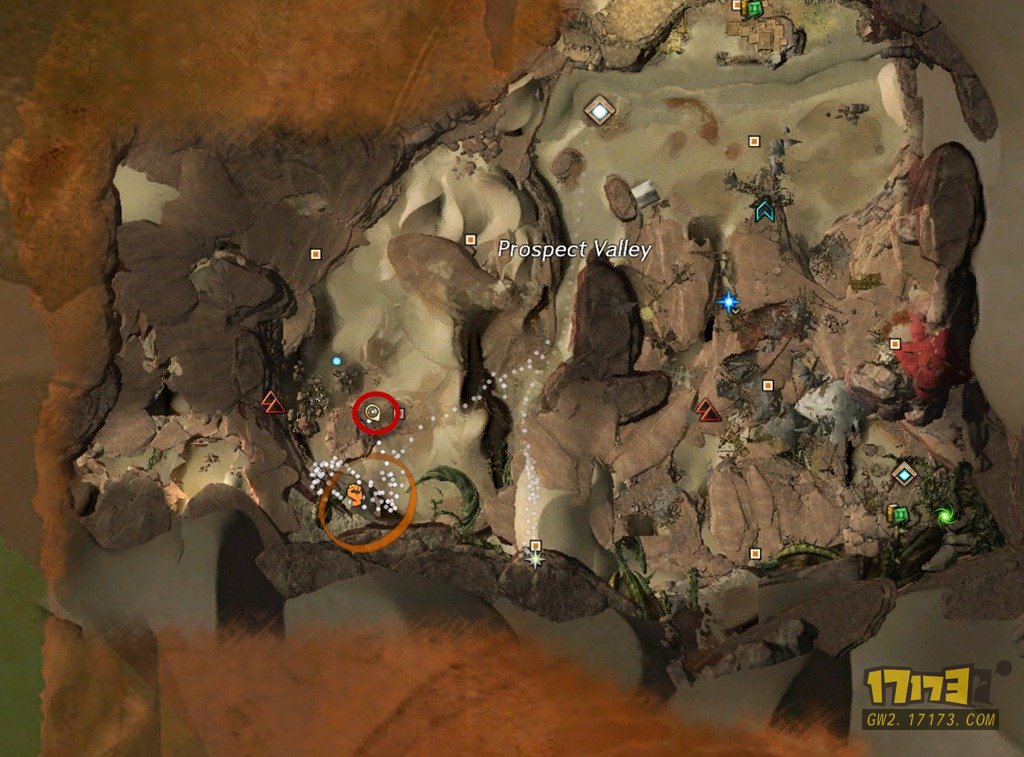1024x757 pixels.
Task: Choose the largest waypoint diamond on the map
Action: [x=598, y=110]
